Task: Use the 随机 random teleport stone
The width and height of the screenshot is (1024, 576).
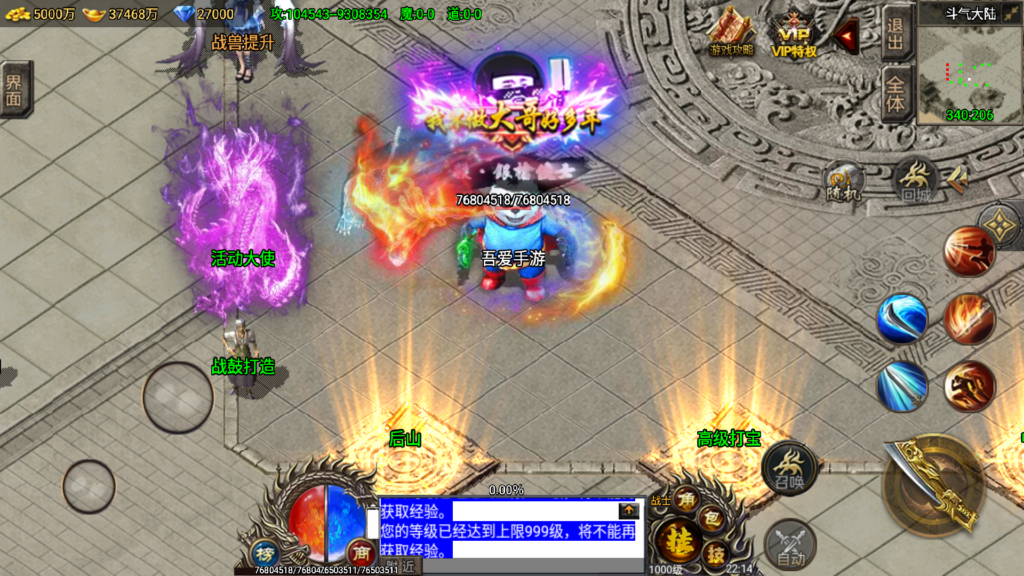Action: (843, 180)
